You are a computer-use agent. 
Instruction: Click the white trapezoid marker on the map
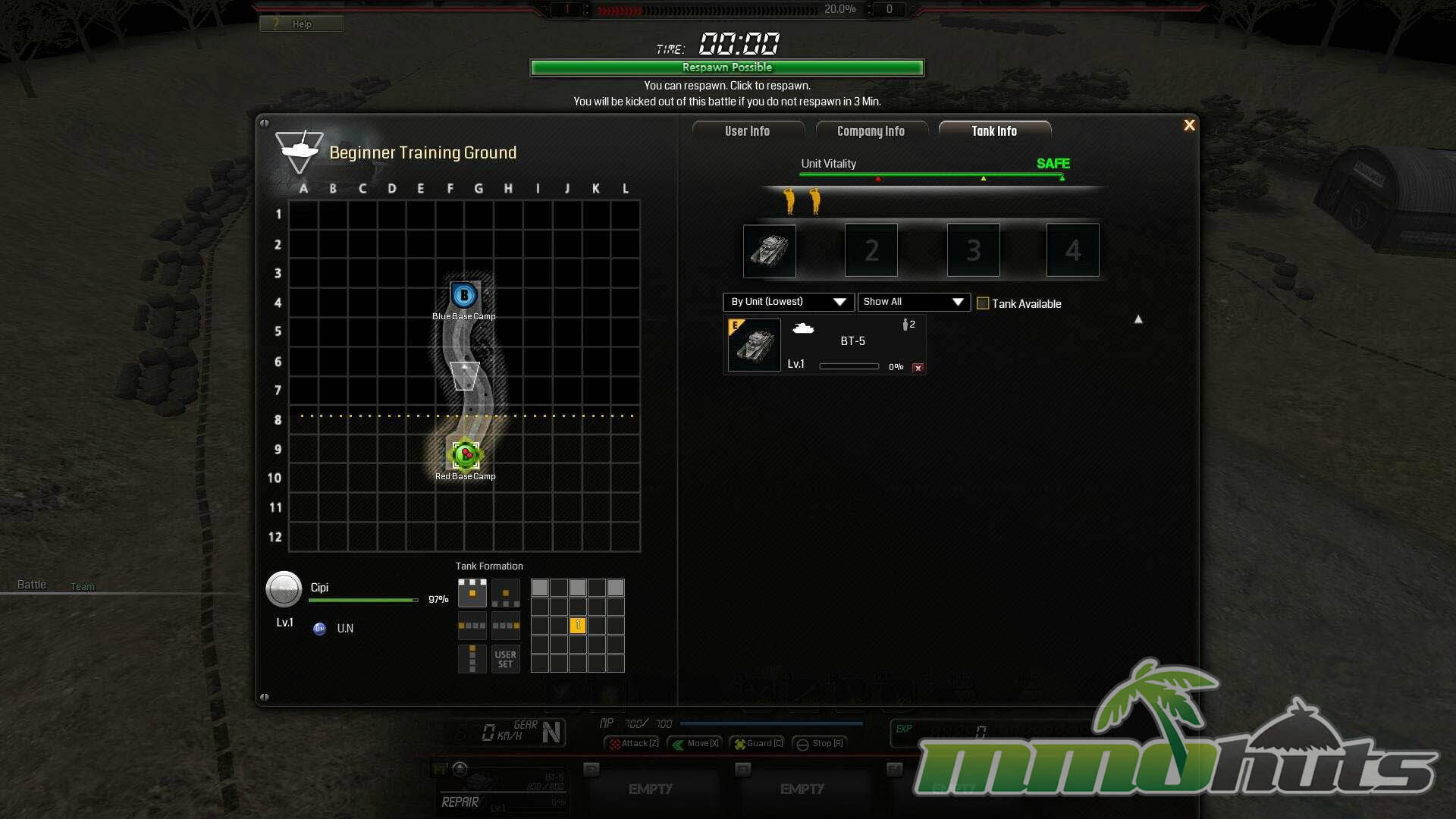[465, 375]
